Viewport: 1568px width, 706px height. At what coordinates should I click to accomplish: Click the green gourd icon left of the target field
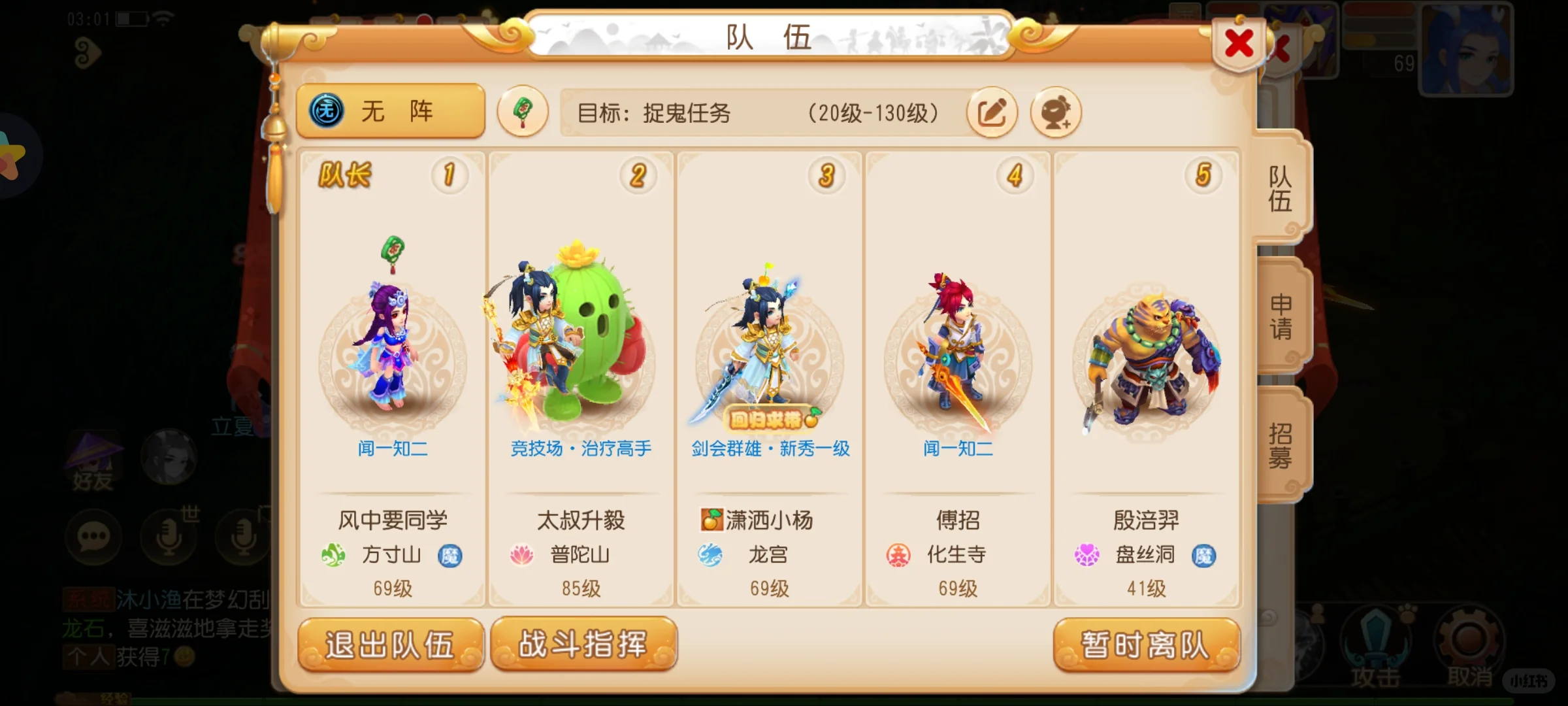pyautogui.click(x=522, y=111)
